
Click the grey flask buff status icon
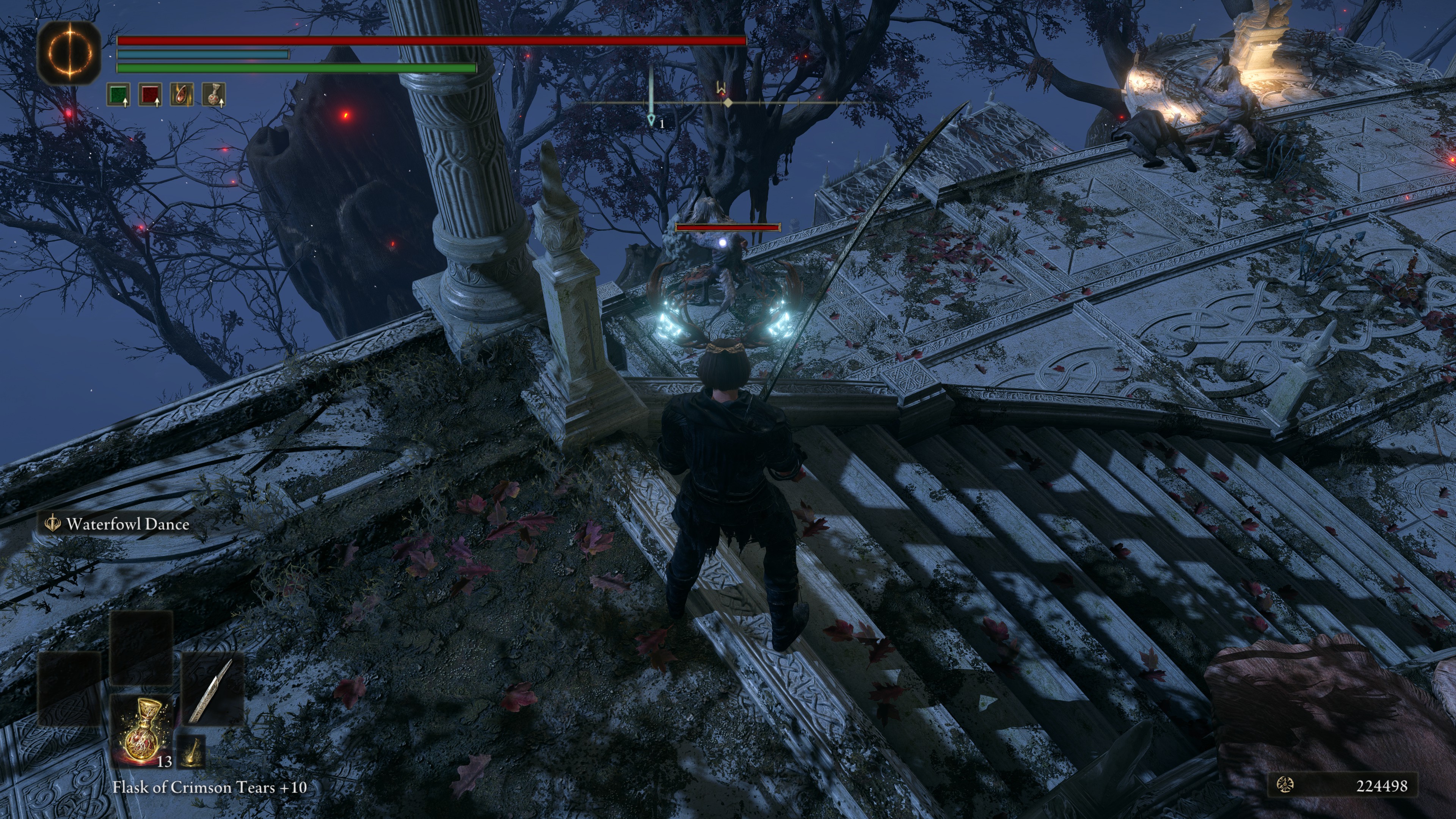214,95
